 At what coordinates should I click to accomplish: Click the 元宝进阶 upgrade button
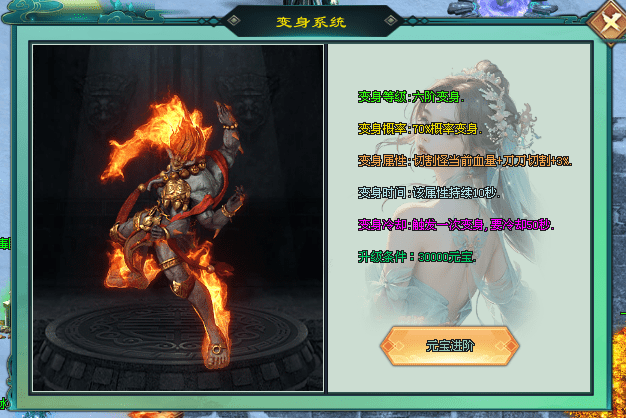[x=449, y=346]
